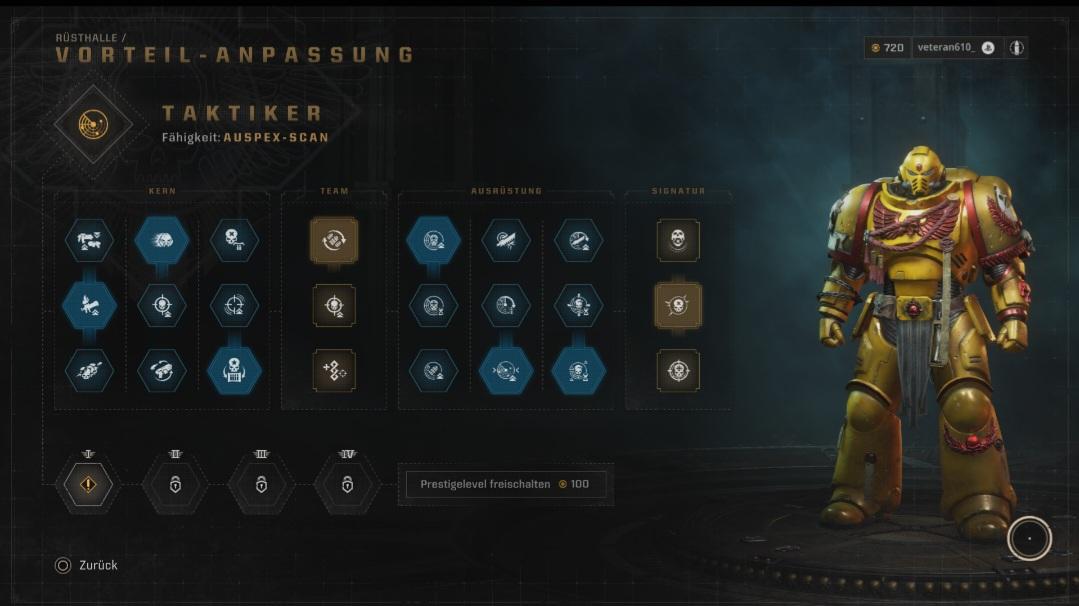Screen dimensions: 1079x606
Task: Choose the highlighted Signatur perk with crossed skull
Action: click(678, 305)
